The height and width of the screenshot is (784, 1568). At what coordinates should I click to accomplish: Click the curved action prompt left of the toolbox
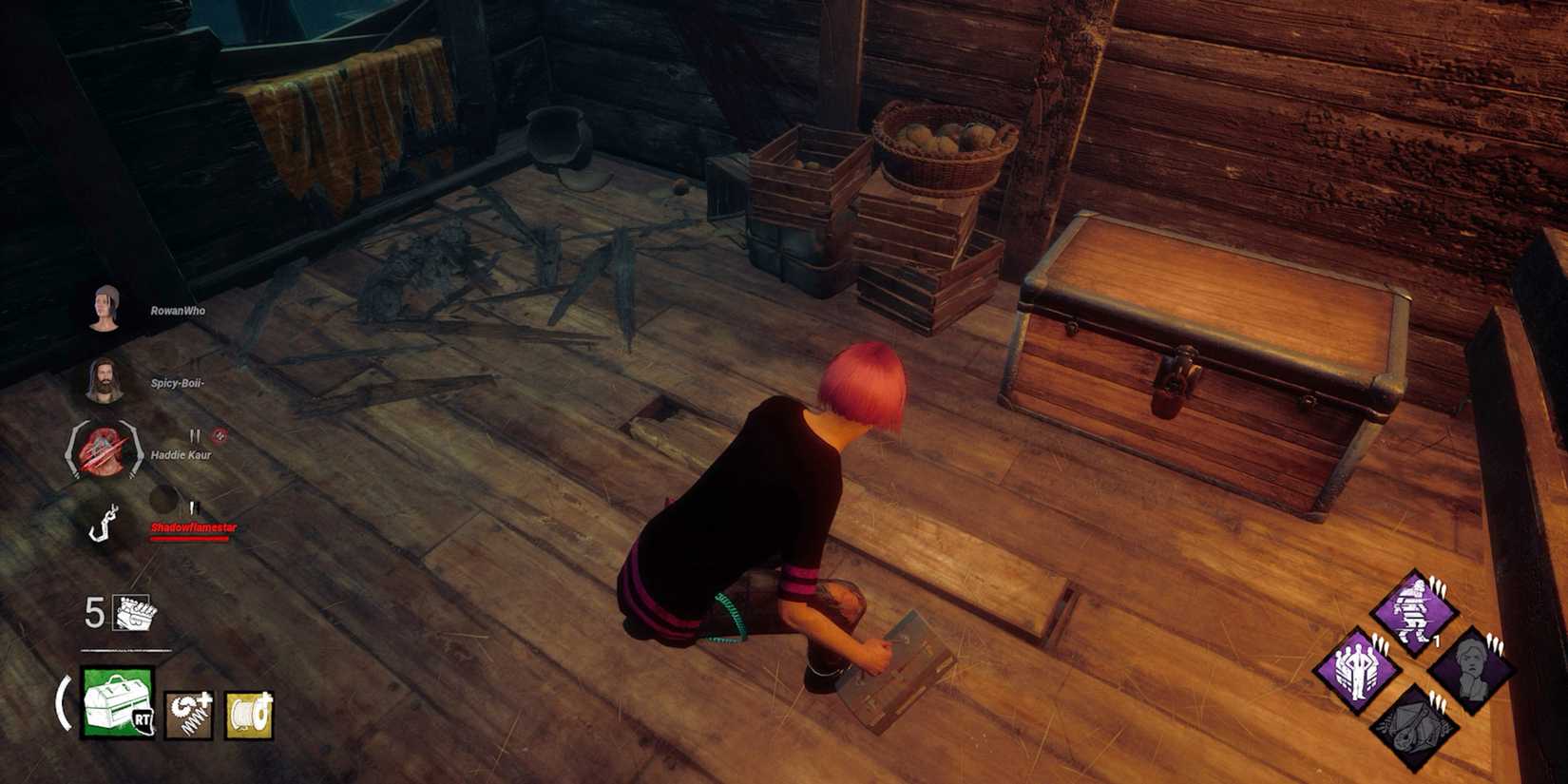(x=64, y=703)
